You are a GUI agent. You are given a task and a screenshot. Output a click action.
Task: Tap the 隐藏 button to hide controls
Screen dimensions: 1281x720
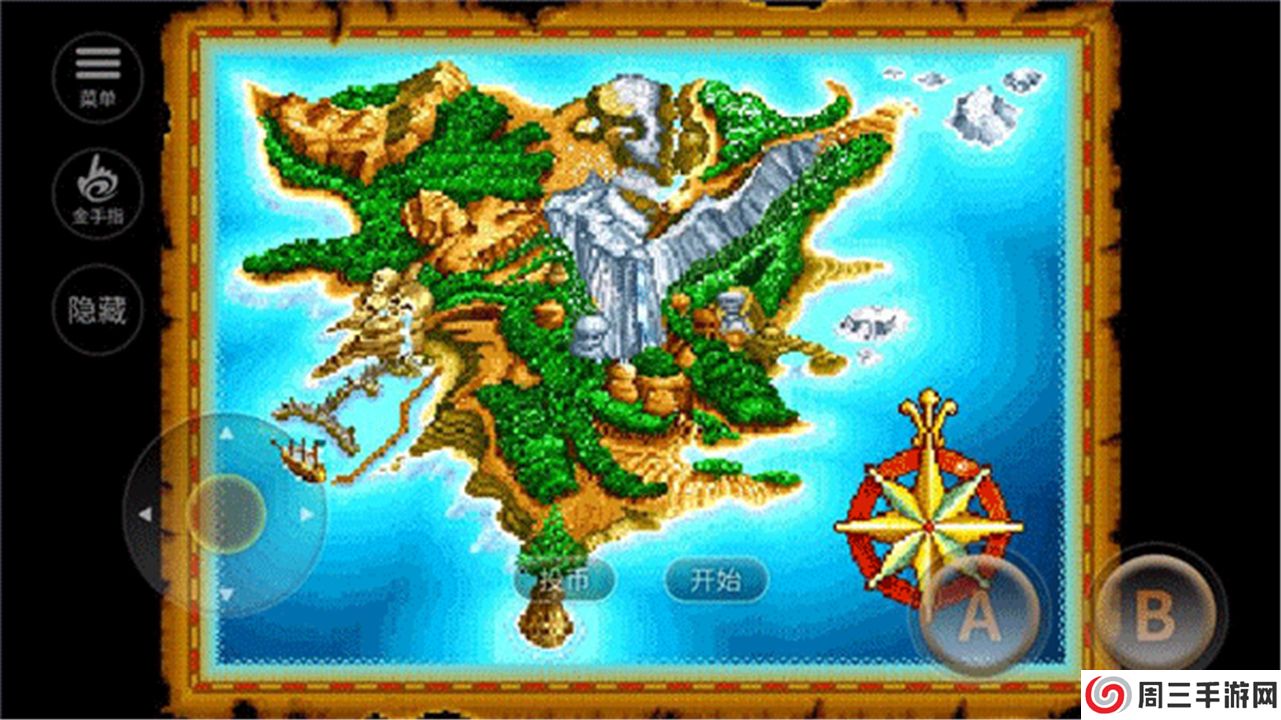97,309
